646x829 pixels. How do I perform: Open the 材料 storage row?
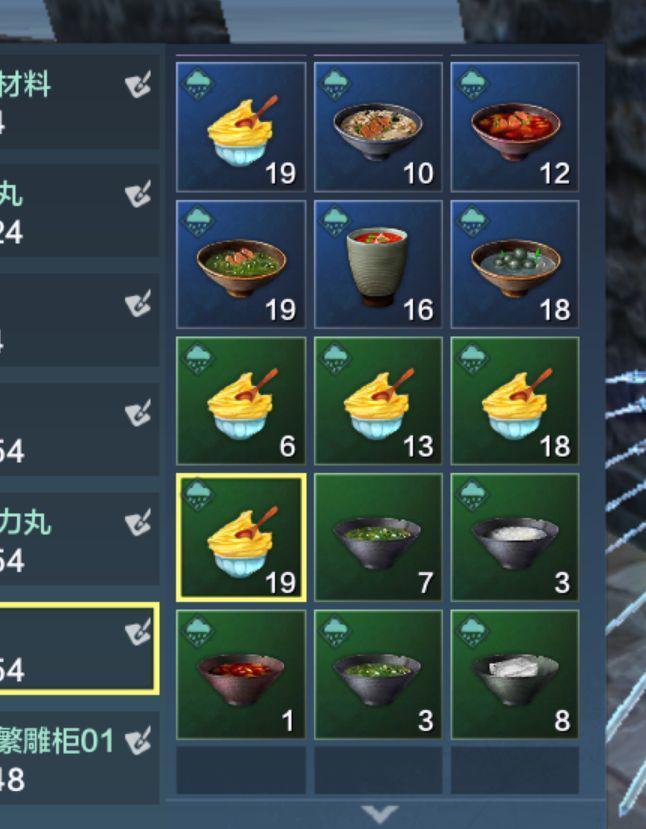(x=60, y=100)
